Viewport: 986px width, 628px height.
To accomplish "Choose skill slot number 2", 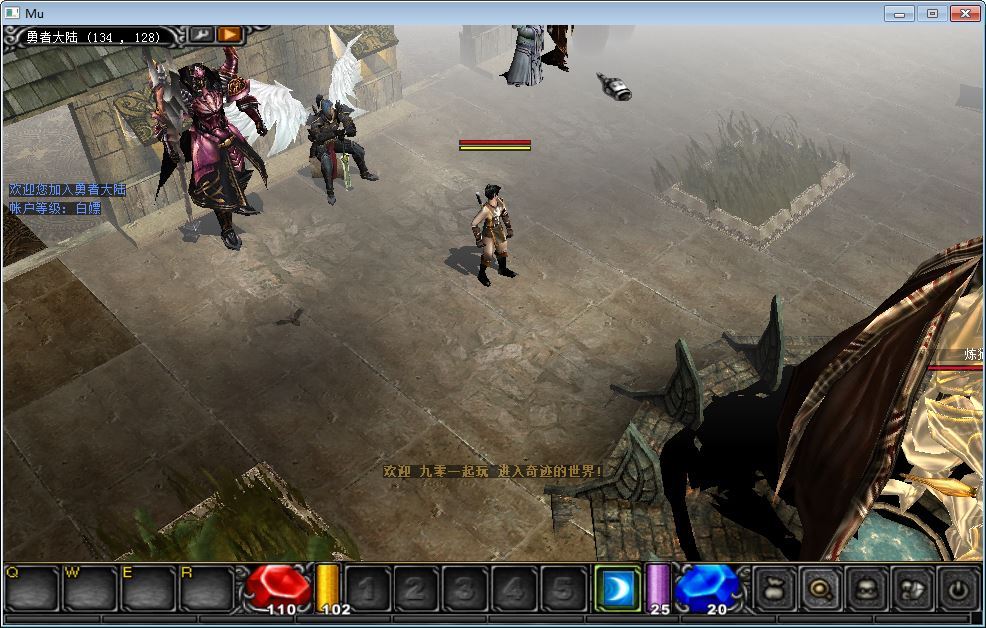I will (415, 589).
